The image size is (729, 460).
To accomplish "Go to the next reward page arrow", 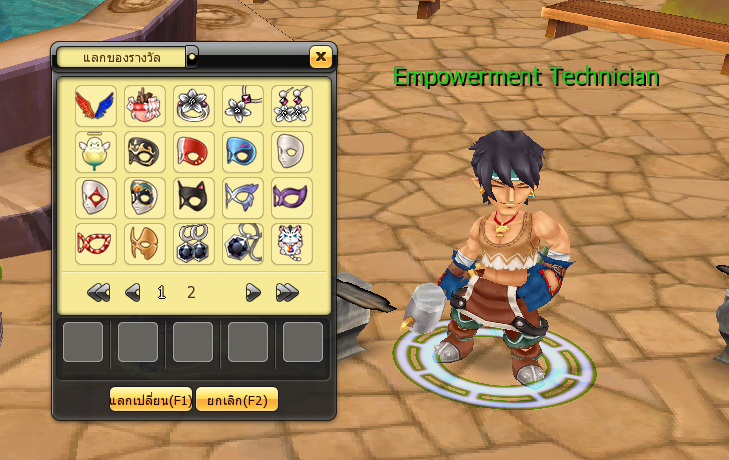I will pos(254,293).
